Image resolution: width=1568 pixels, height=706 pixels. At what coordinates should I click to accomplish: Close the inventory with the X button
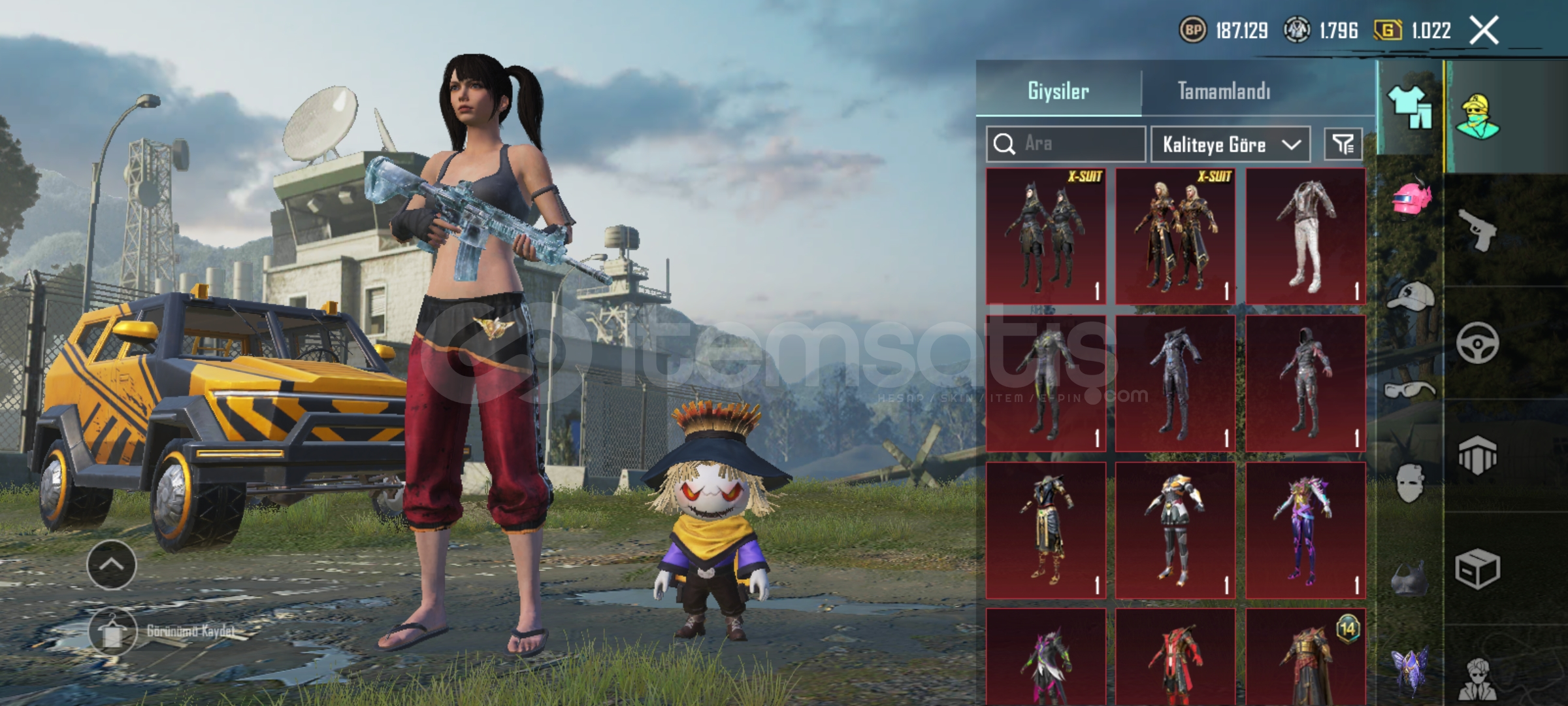pos(1484,31)
